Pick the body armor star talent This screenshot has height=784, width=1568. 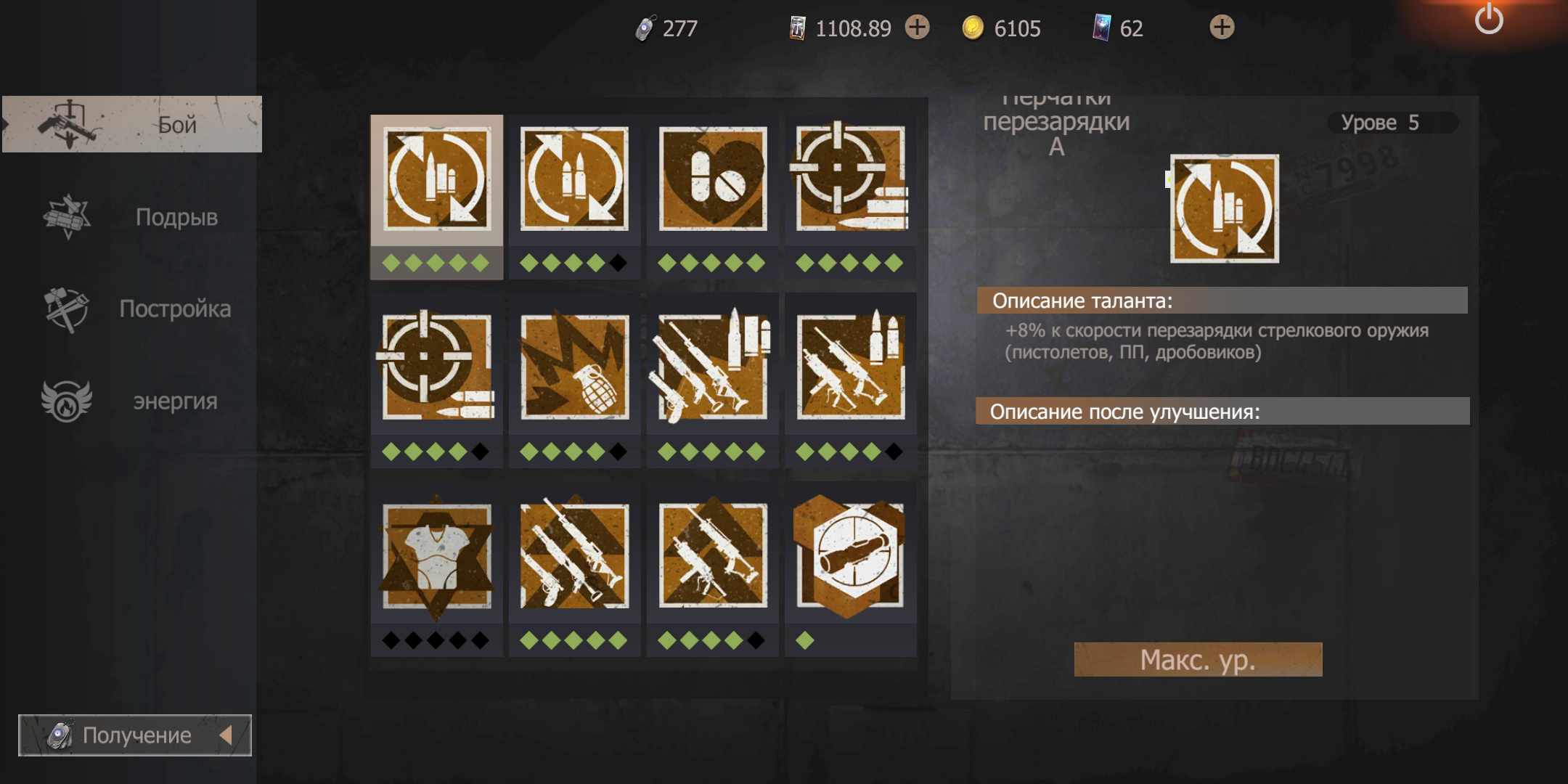436,556
